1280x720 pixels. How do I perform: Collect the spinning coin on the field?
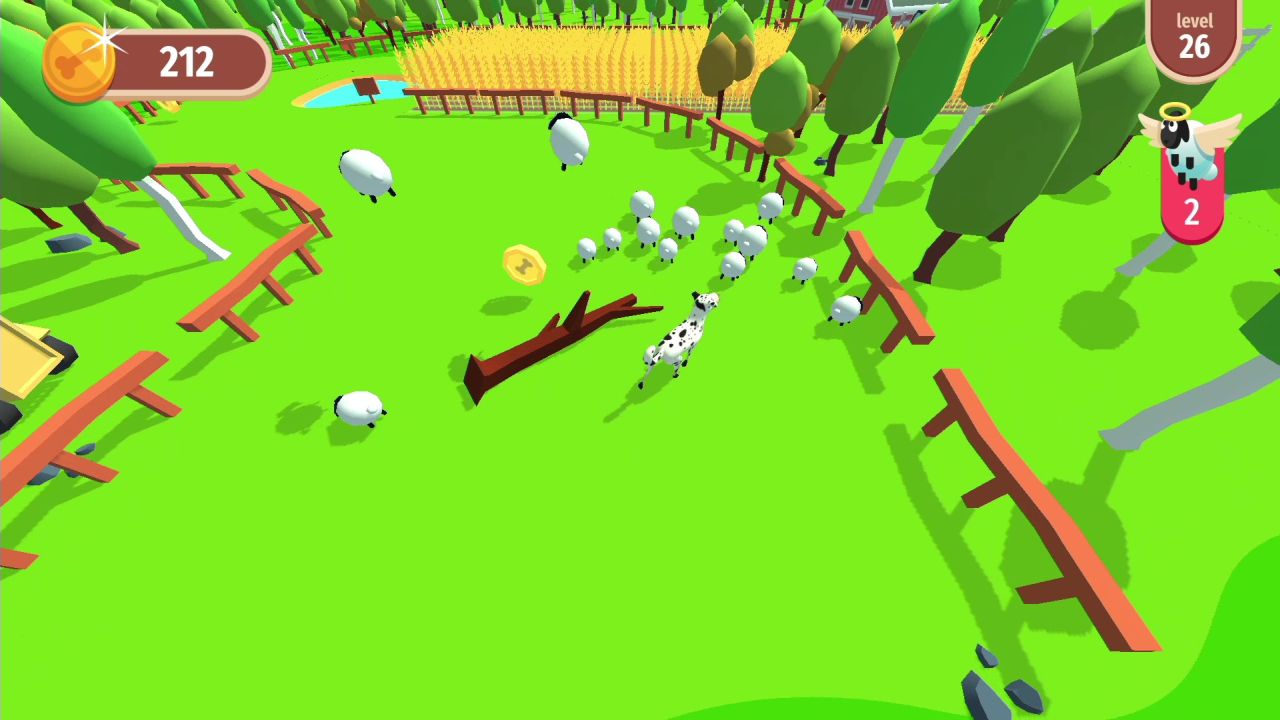[x=523, y=263]
